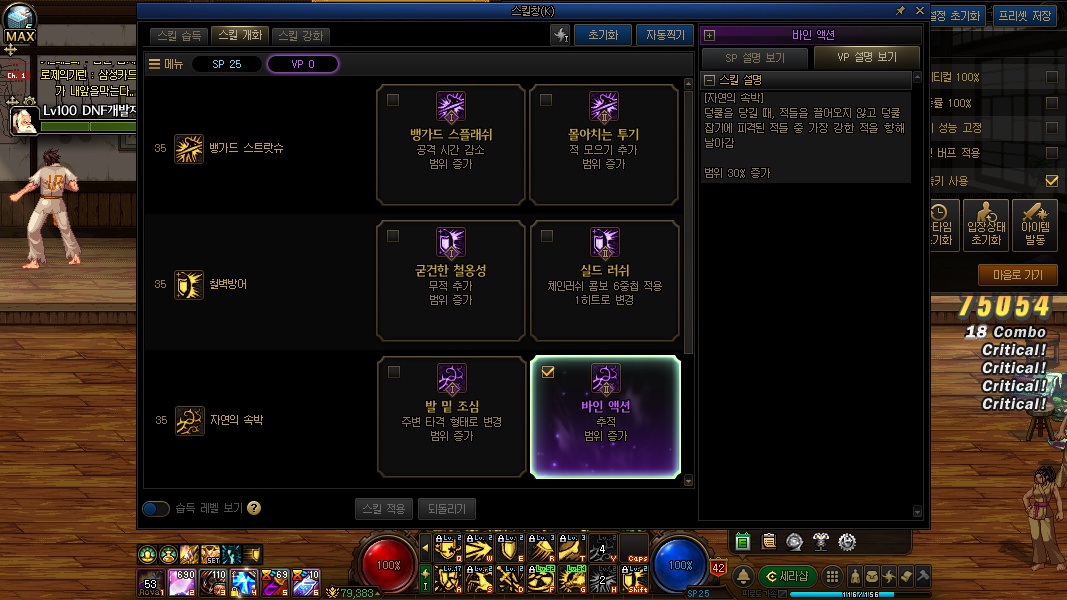Screen dimensions: 1067x600
Task: Save preset with 프리셋 저장
Action: pyautogui.click(x=1025, y=15)
